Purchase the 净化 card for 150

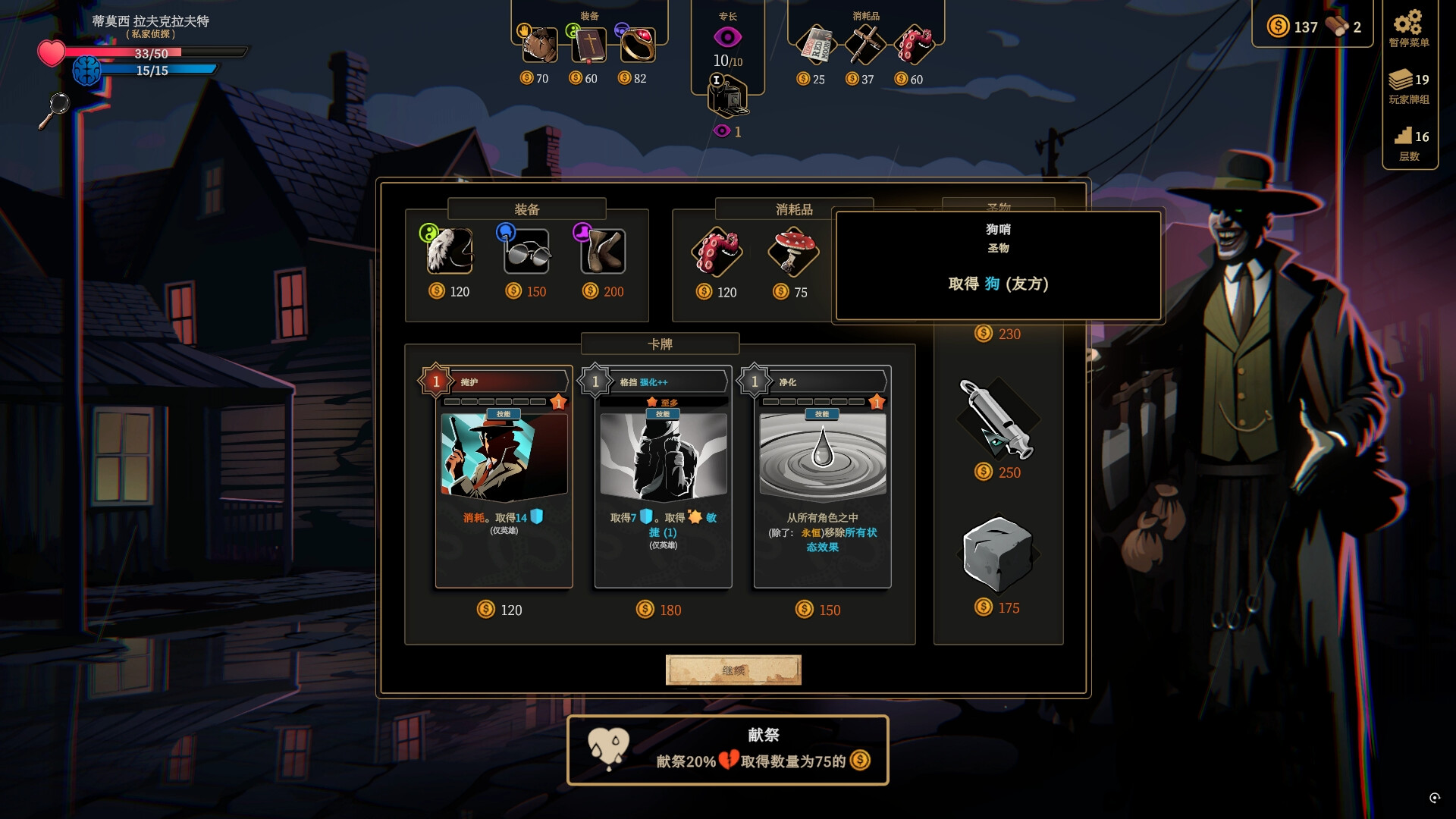coord(822,478)
